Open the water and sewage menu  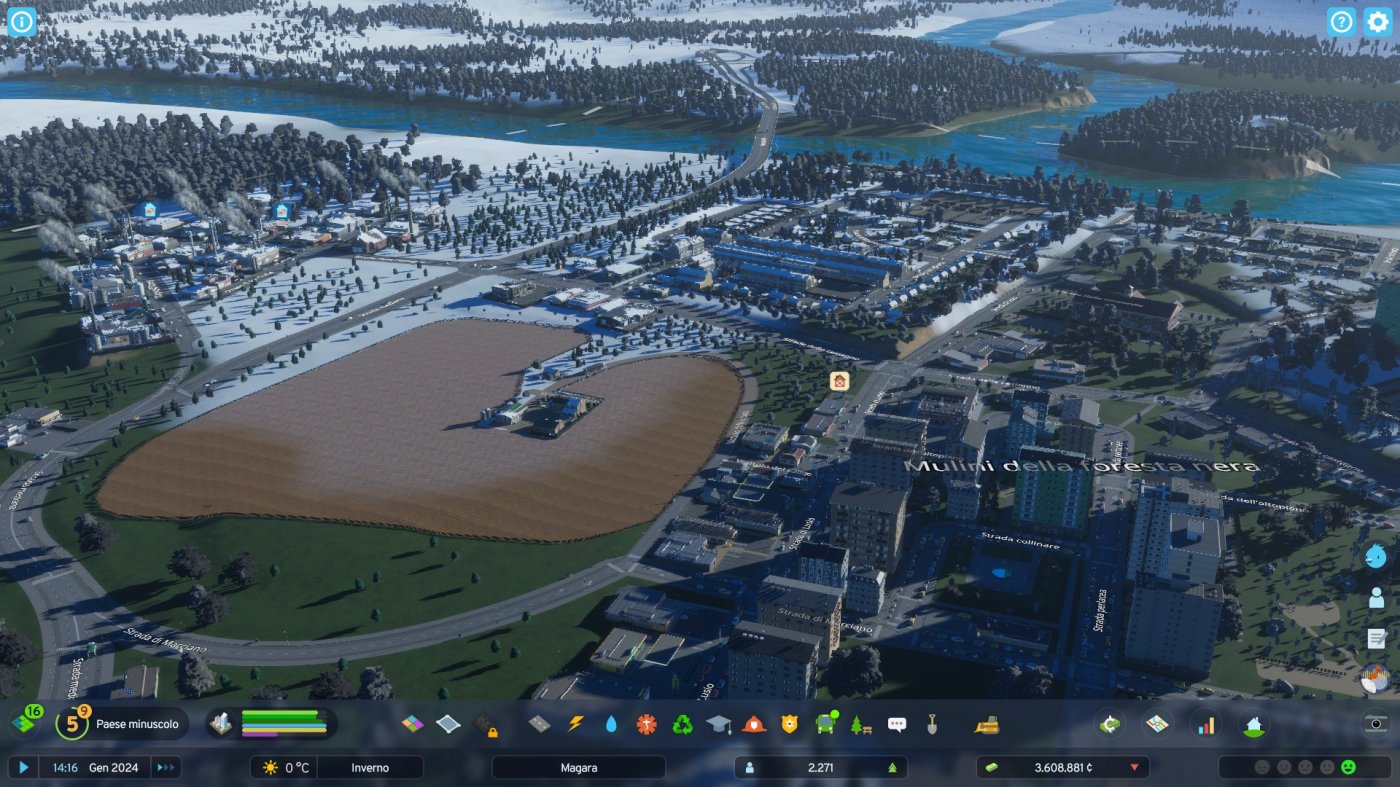[x=612, y=725]
